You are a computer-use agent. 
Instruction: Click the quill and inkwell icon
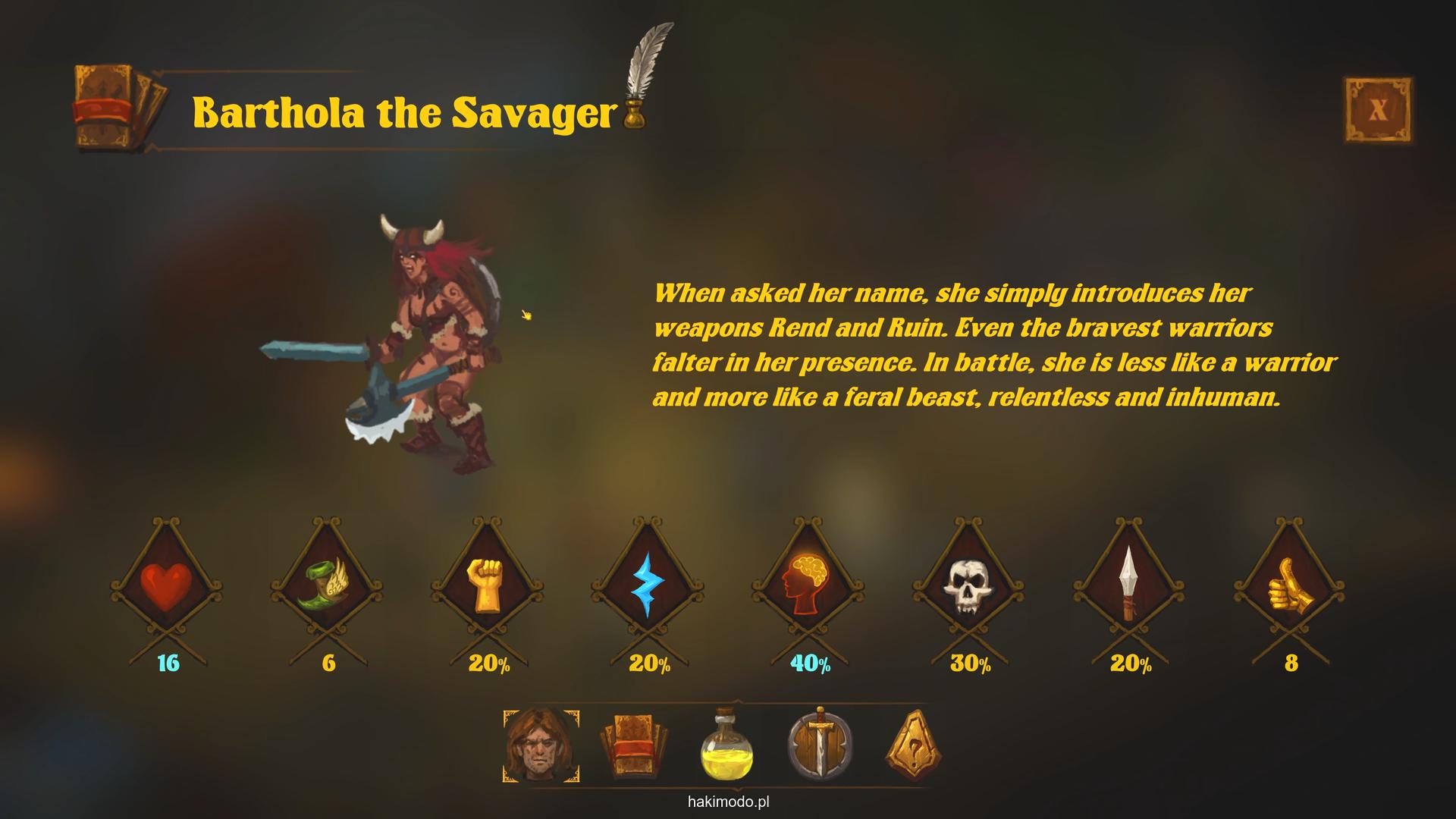pyautogui.click(x=643, y=76)
